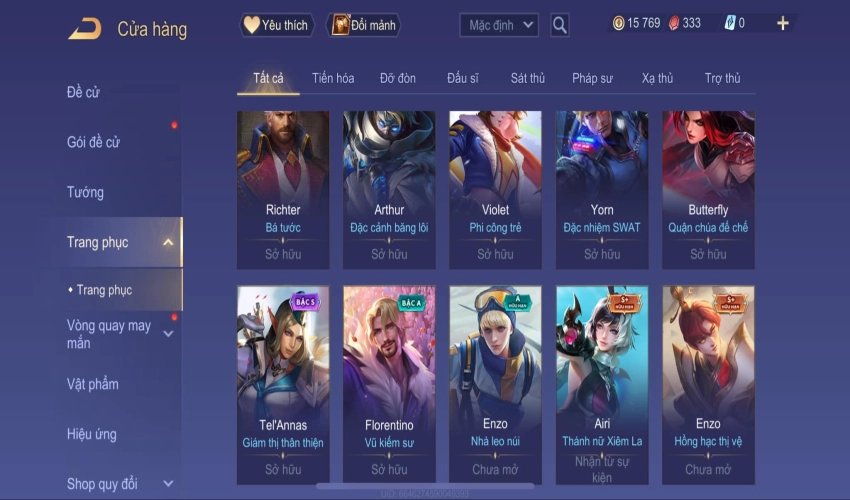The width and height of the screenshot is (850, 500).
Task: Open the Vật phẩm items section
Action: click(92, 384)
